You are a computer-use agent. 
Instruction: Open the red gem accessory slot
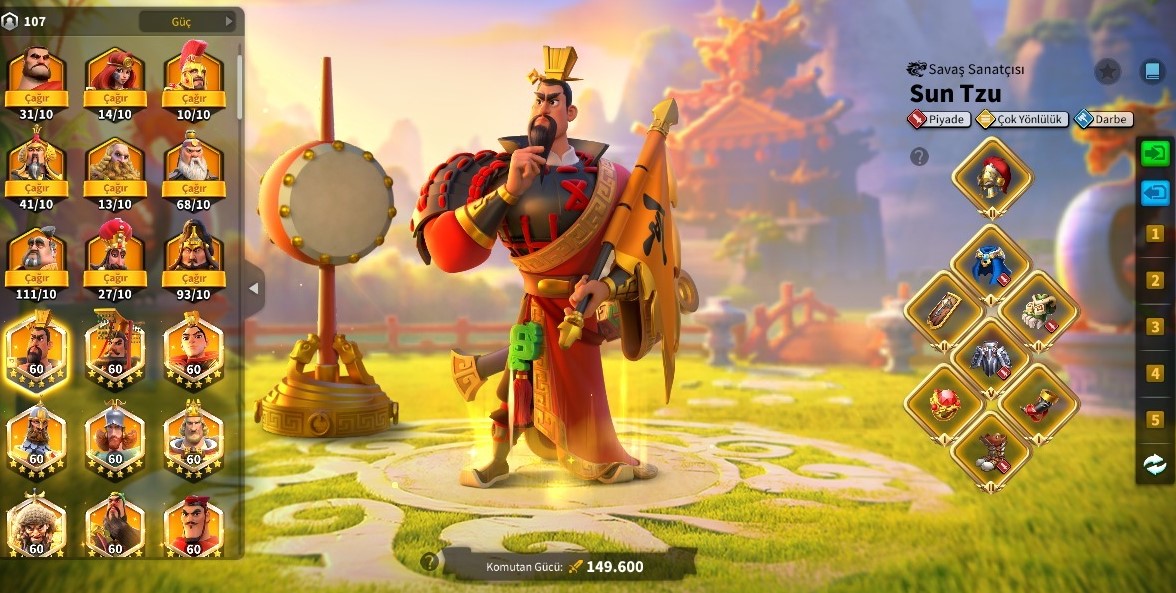click(x=944, y=403)
